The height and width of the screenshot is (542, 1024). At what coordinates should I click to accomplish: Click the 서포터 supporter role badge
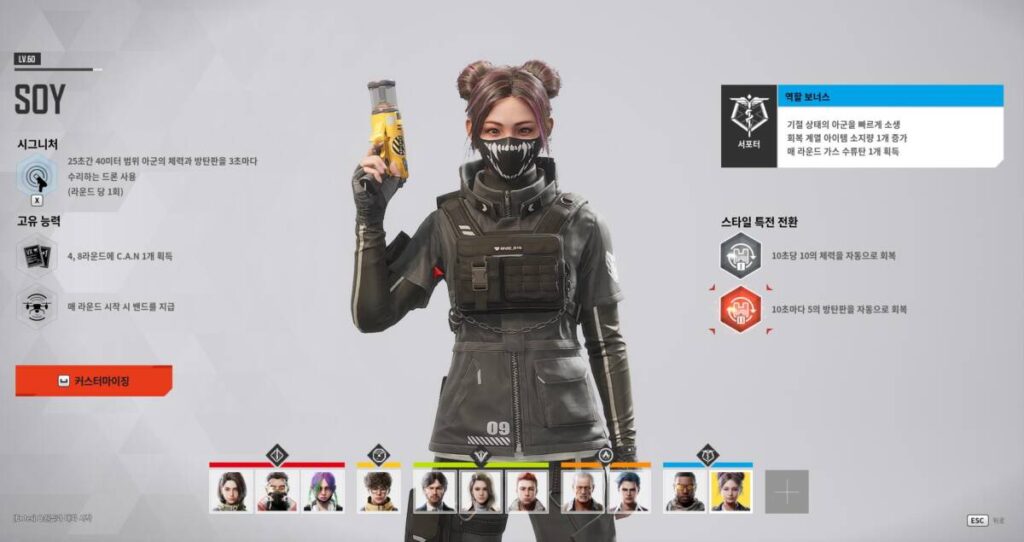pyautogui.click(x=748, y=126)
